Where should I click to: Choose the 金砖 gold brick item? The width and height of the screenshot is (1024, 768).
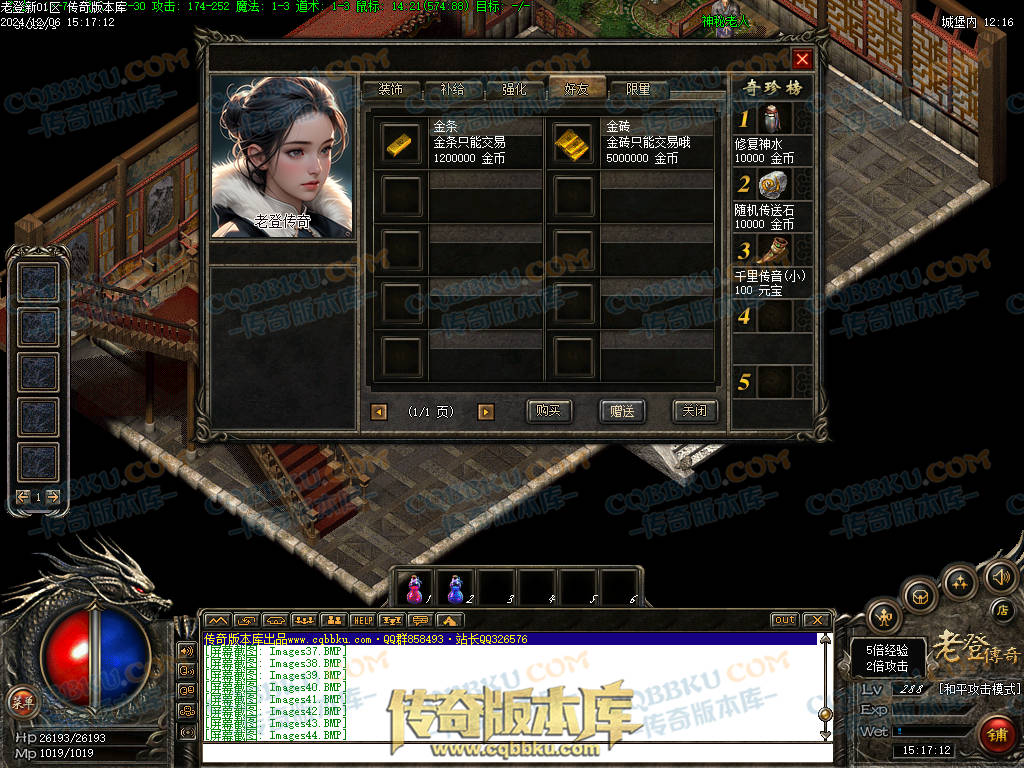573,143
